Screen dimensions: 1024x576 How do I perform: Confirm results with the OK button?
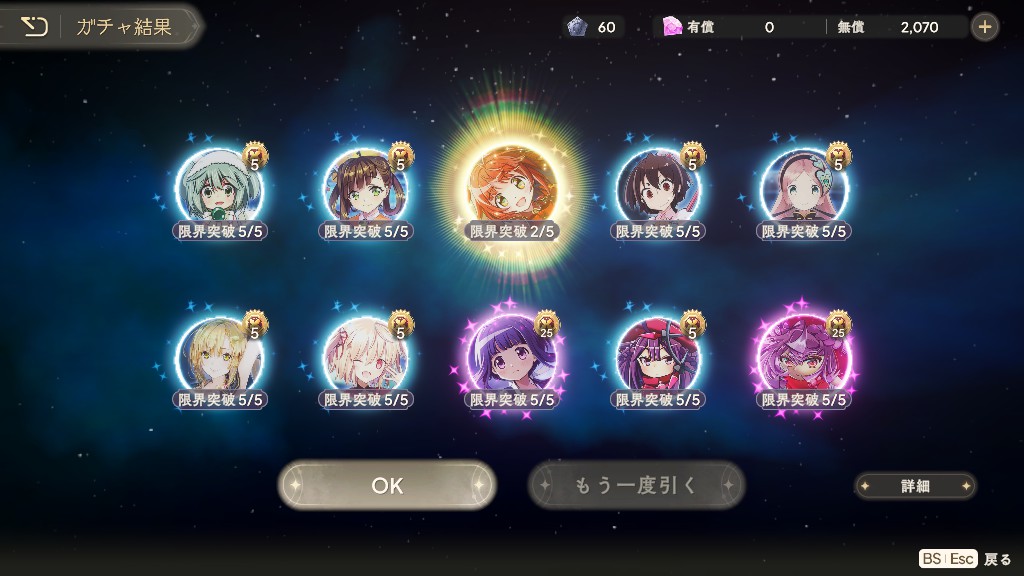click(387, 485)
